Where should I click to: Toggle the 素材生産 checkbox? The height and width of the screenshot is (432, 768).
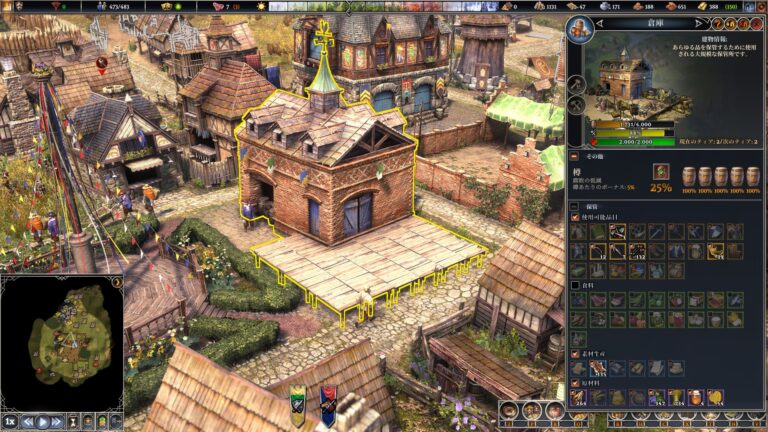click(x=574, y=353)
